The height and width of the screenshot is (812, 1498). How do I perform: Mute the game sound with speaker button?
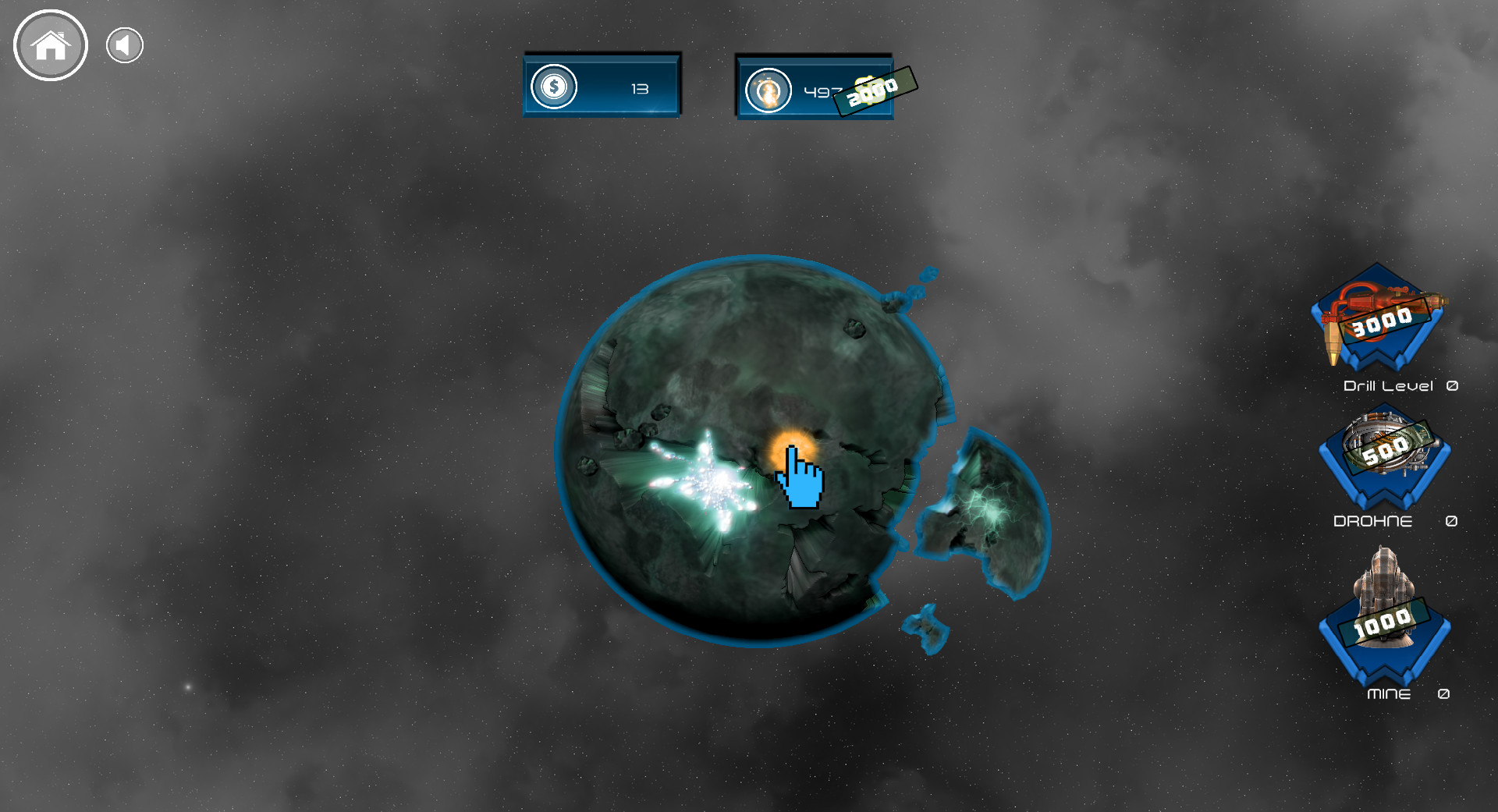pyautogui.click(x=123, y=44)
